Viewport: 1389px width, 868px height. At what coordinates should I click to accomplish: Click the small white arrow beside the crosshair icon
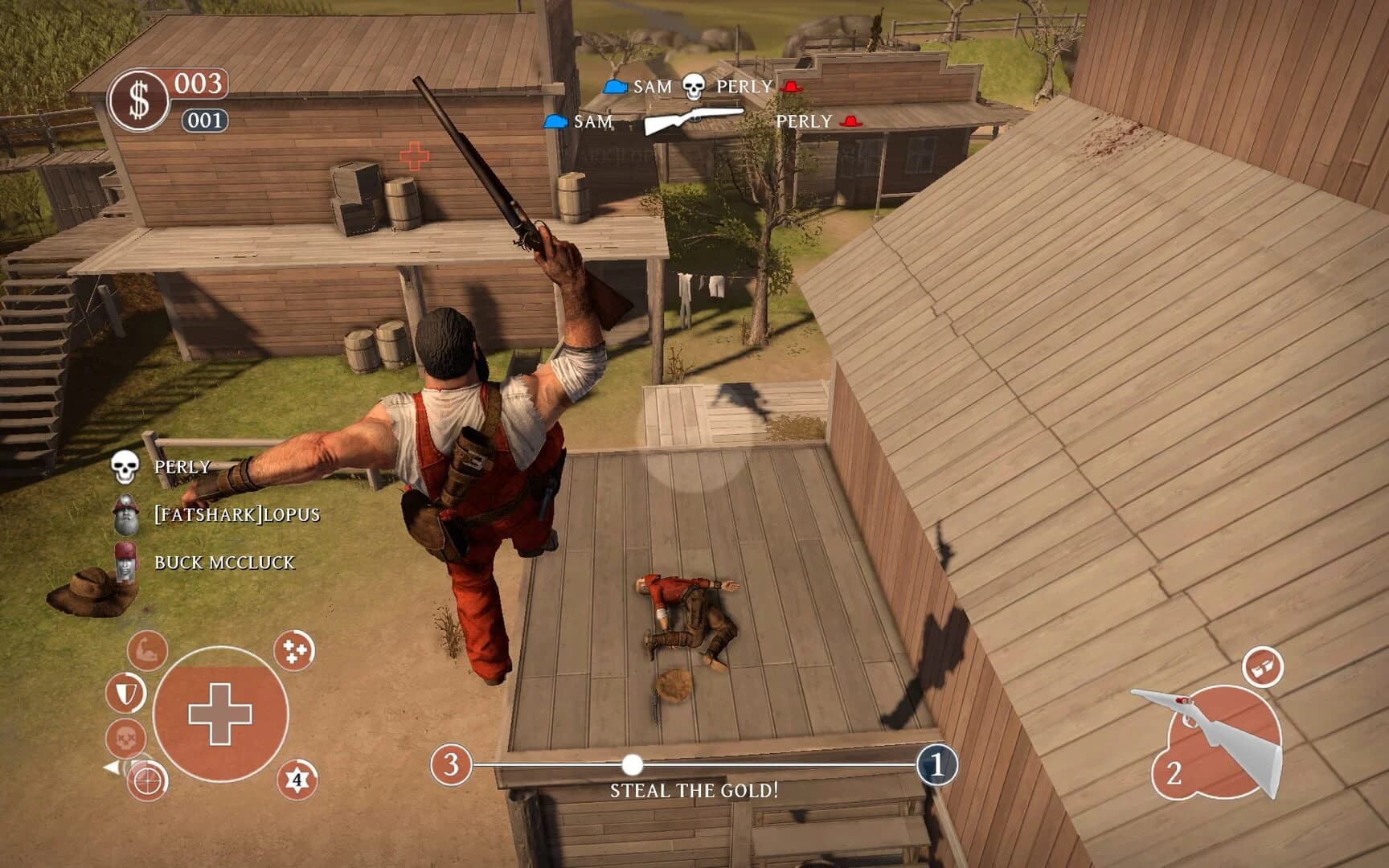tap(112, 768)
